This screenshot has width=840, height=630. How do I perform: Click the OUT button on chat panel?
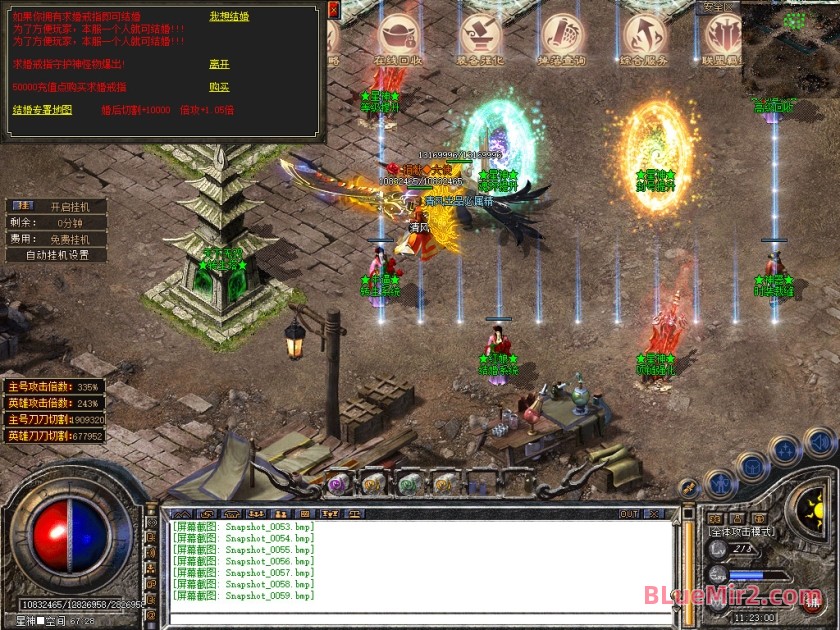click(629, 514)
